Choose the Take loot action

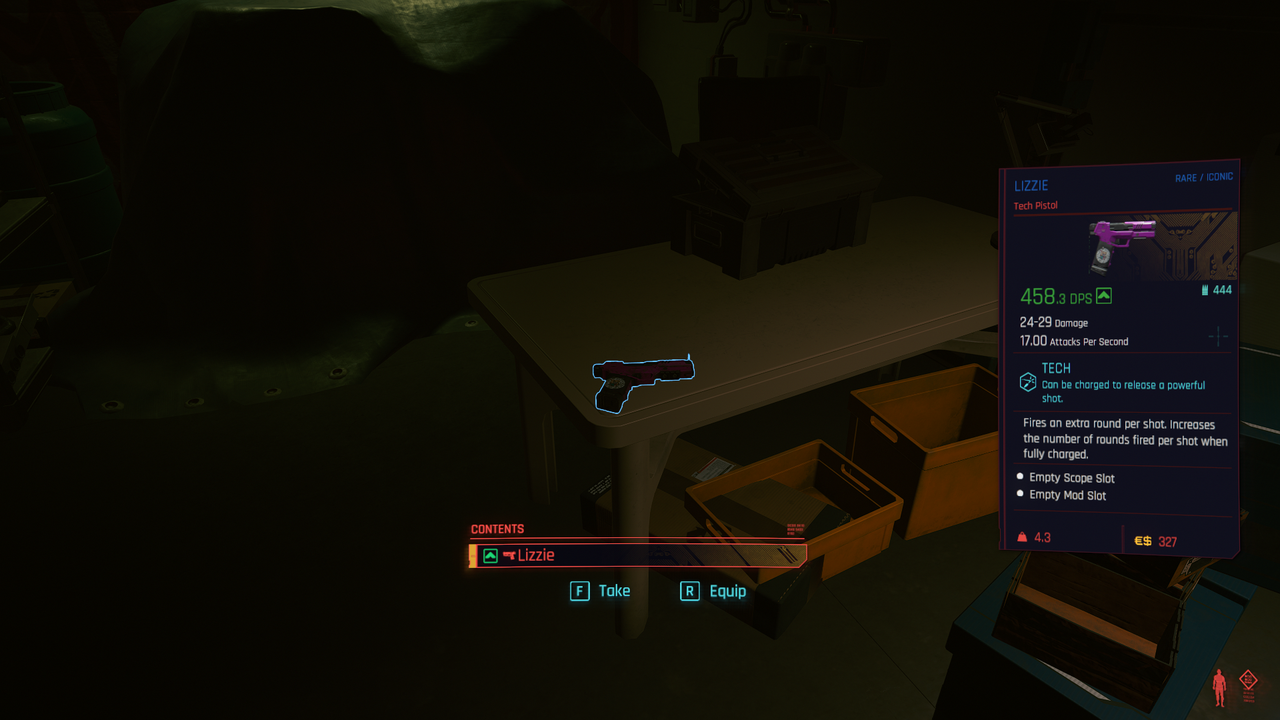[601, 591]
